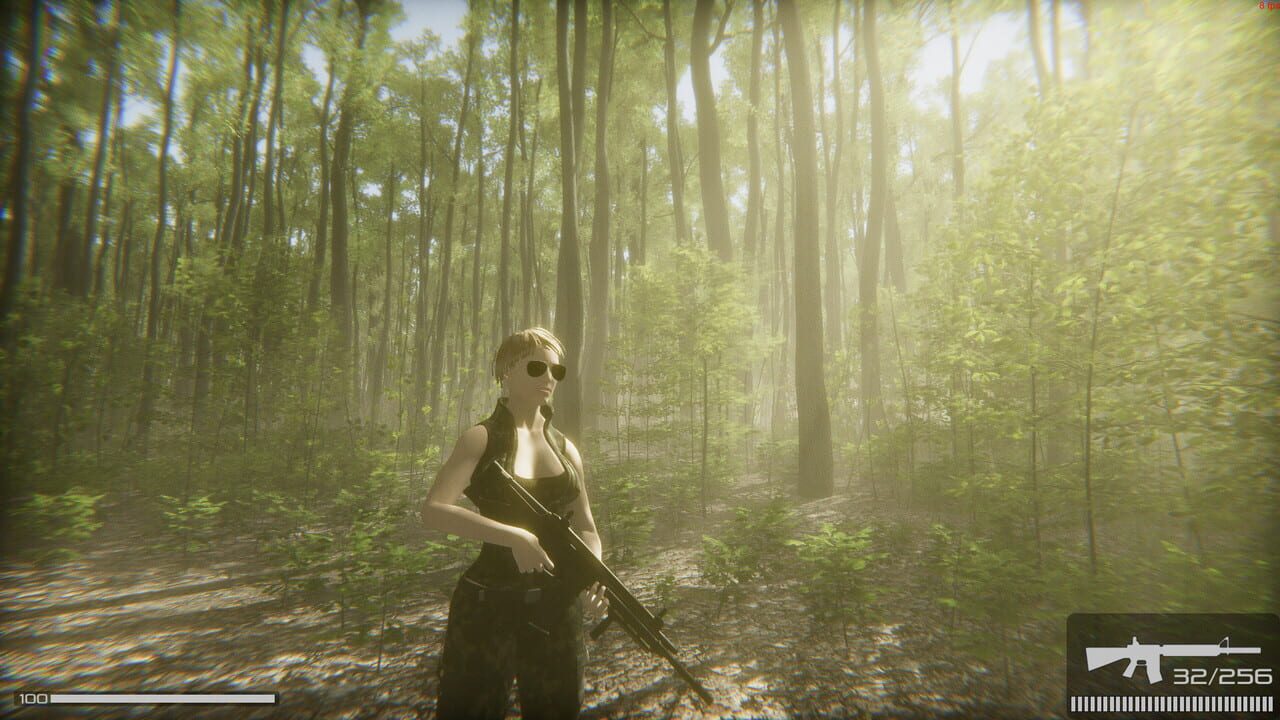Click the first bullet tick in the strip
The width and height of the screenshot is (1280, 720).
pyautogui.click(x=1073, y=703)
